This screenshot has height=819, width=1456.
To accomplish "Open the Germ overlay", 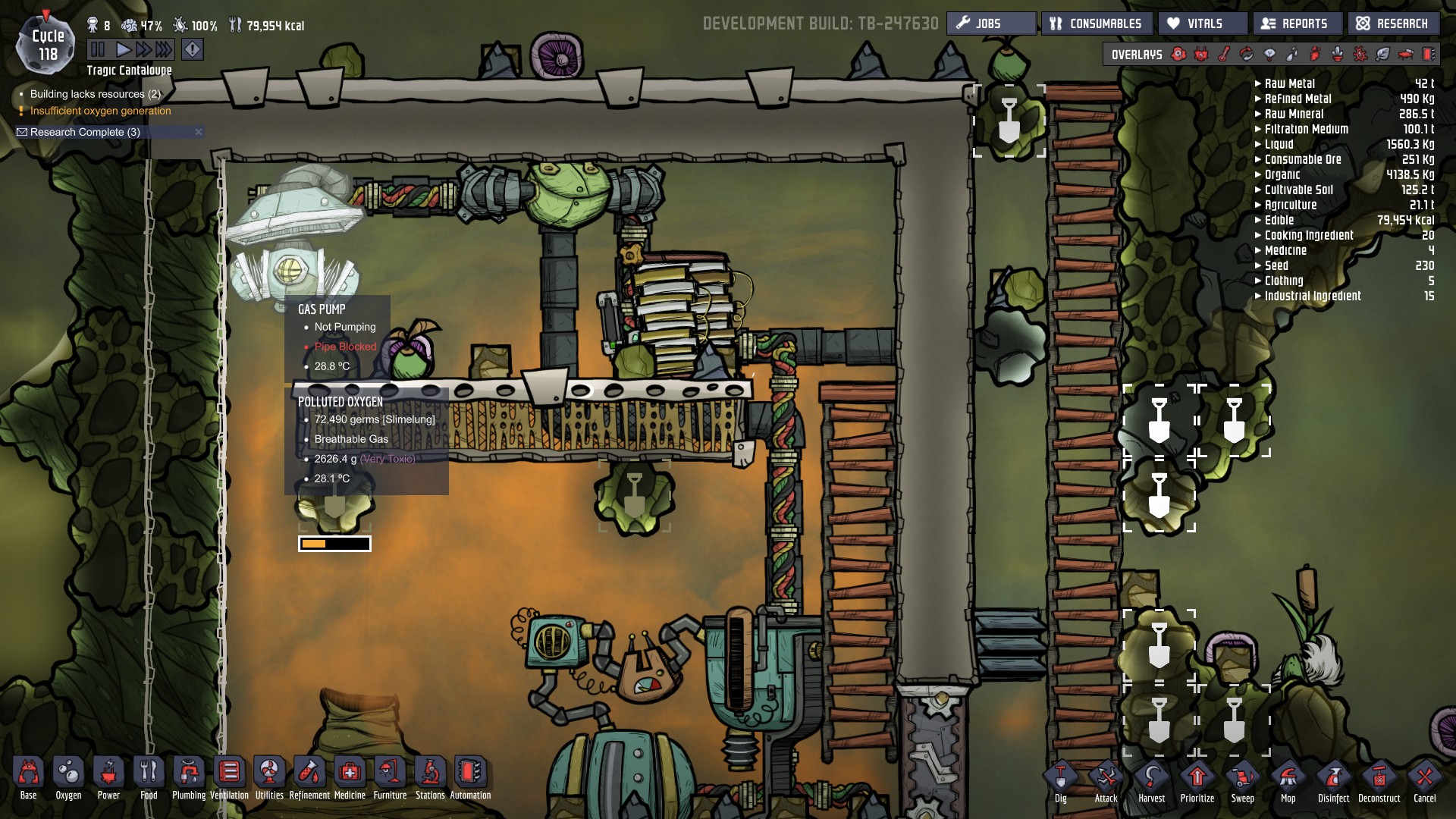I will (x=1361, y=55).
